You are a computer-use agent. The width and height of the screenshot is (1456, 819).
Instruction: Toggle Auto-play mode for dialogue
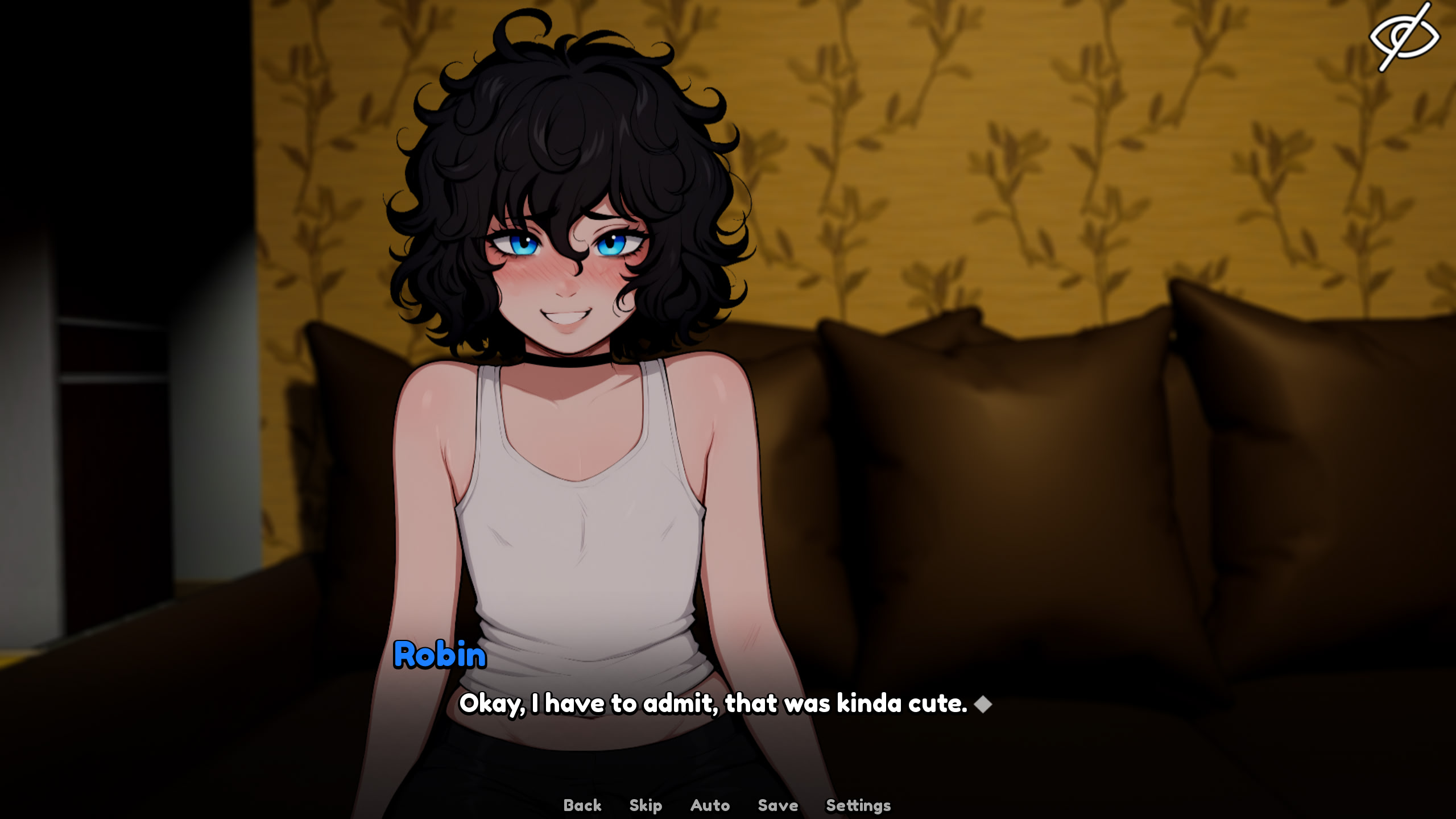pyautogui.click(x=709, y=804)
